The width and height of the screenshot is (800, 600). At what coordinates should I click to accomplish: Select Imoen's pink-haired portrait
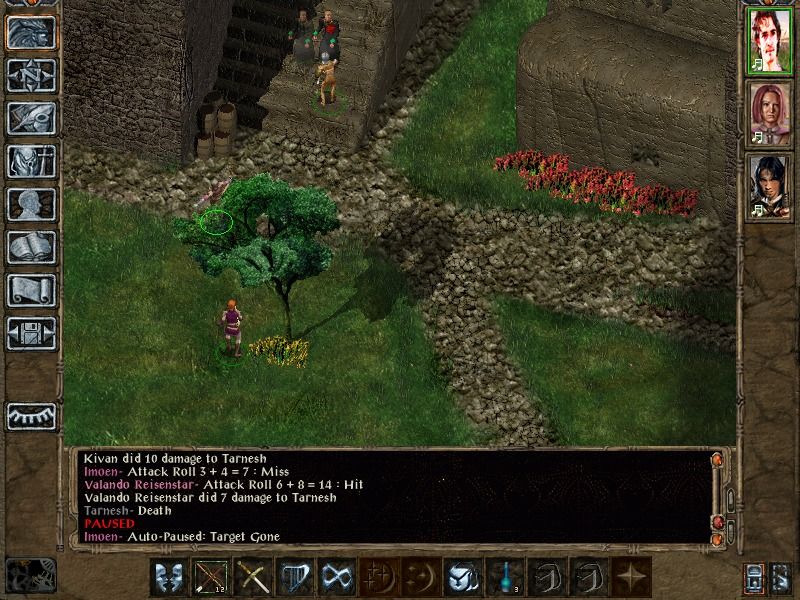tap(769, 113)
